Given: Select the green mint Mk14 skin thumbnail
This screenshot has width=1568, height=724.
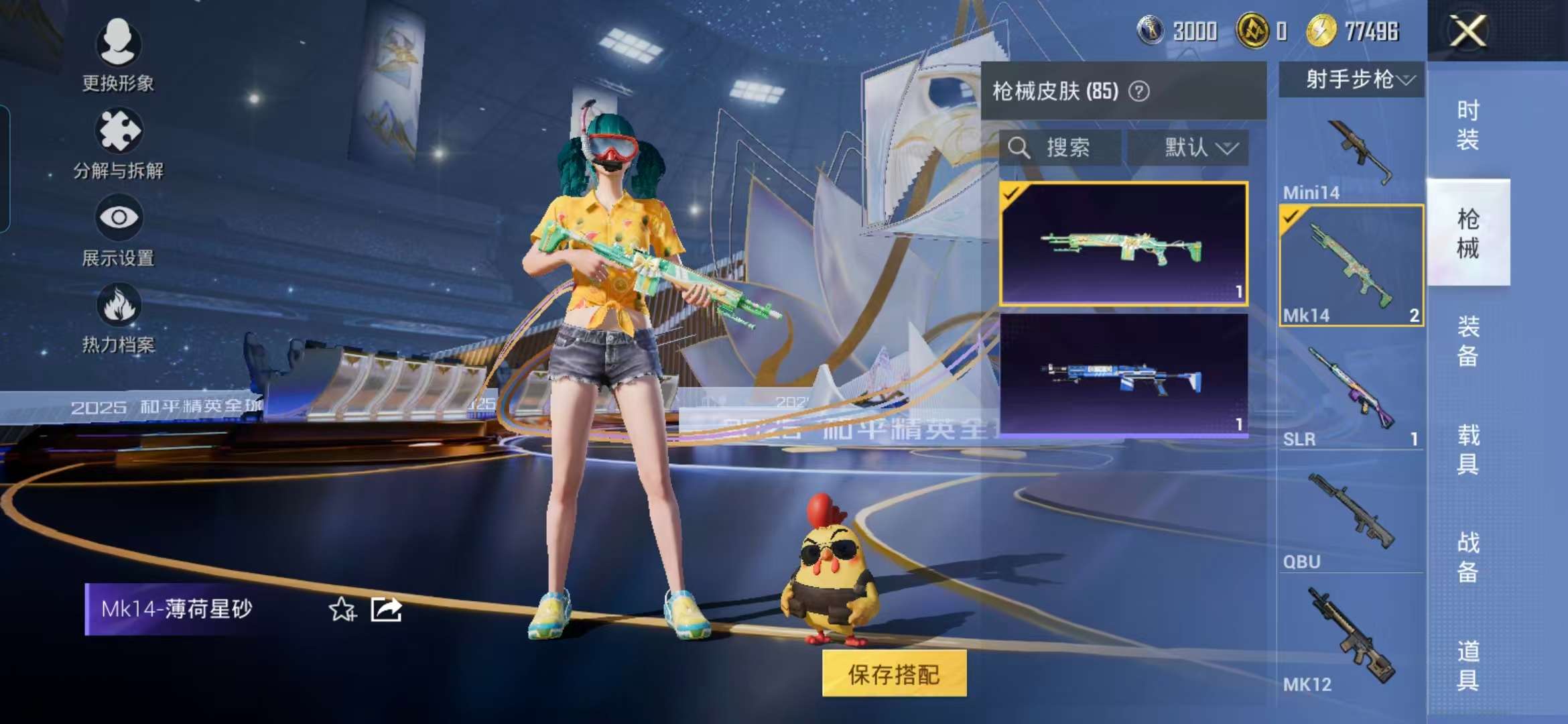Looking at the screenshot, I should [x=1123, y=244].
